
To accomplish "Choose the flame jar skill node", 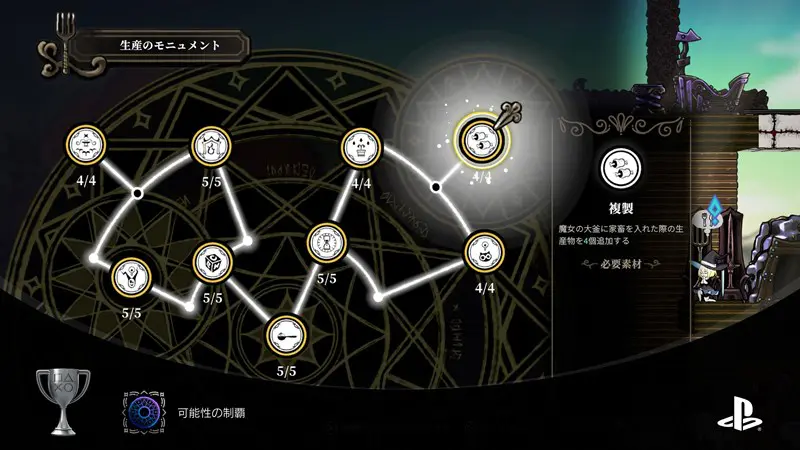I will point(211,147).
